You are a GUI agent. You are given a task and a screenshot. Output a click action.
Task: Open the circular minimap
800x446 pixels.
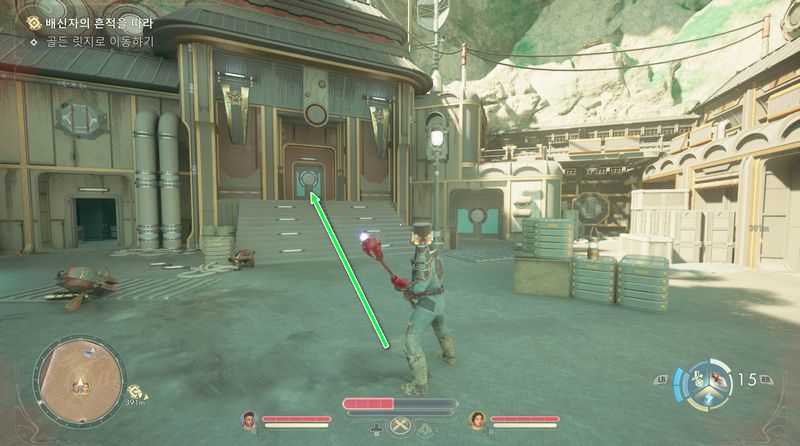tap(79, 381)
